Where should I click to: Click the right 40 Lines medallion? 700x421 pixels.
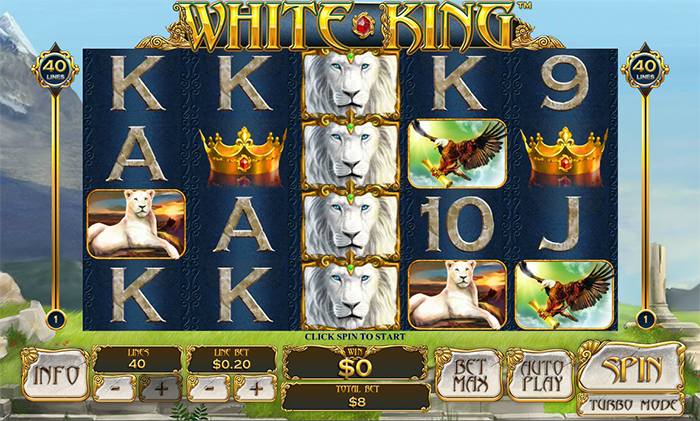point(645,70)
